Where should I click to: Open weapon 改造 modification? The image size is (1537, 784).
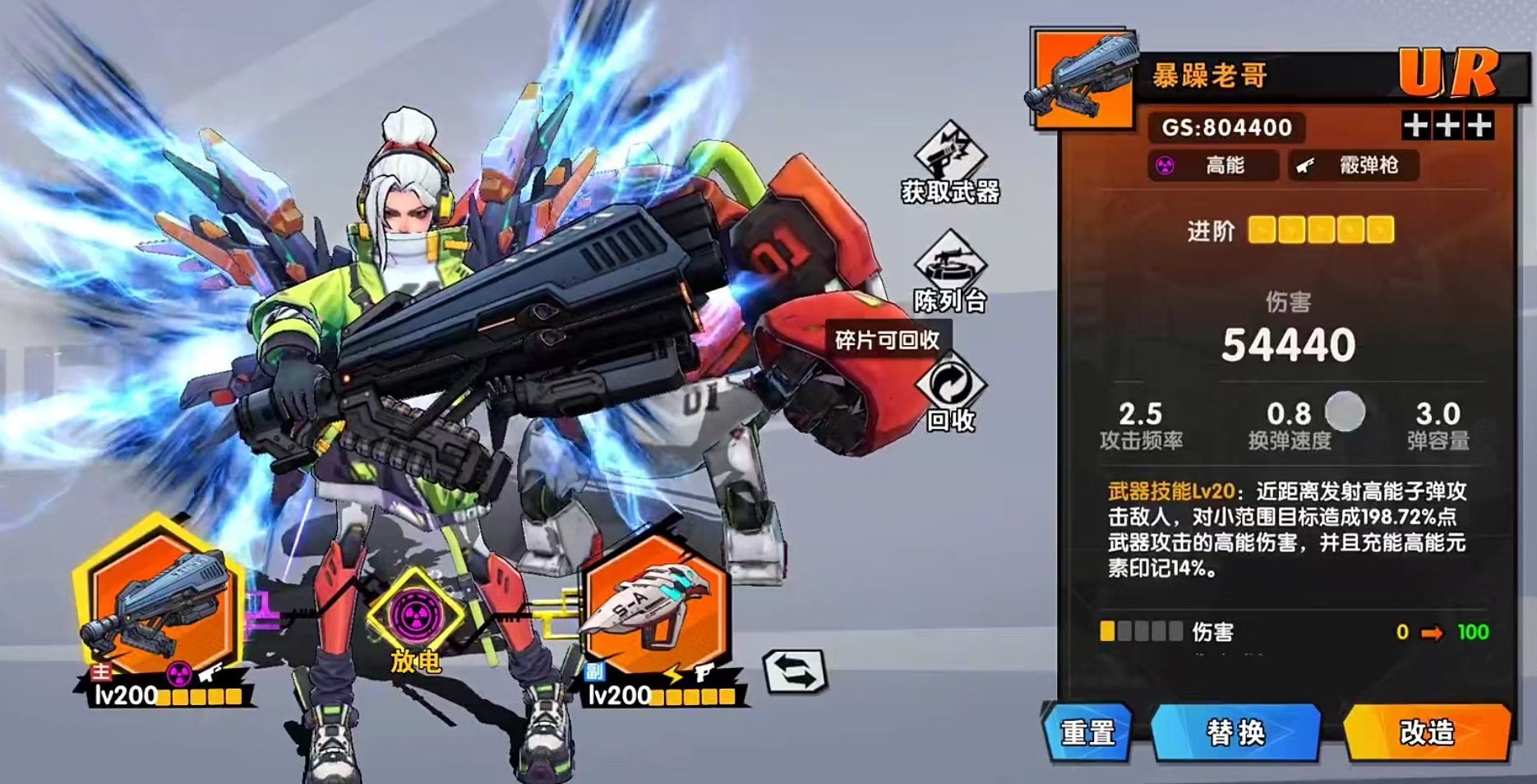pos(1428,731)
